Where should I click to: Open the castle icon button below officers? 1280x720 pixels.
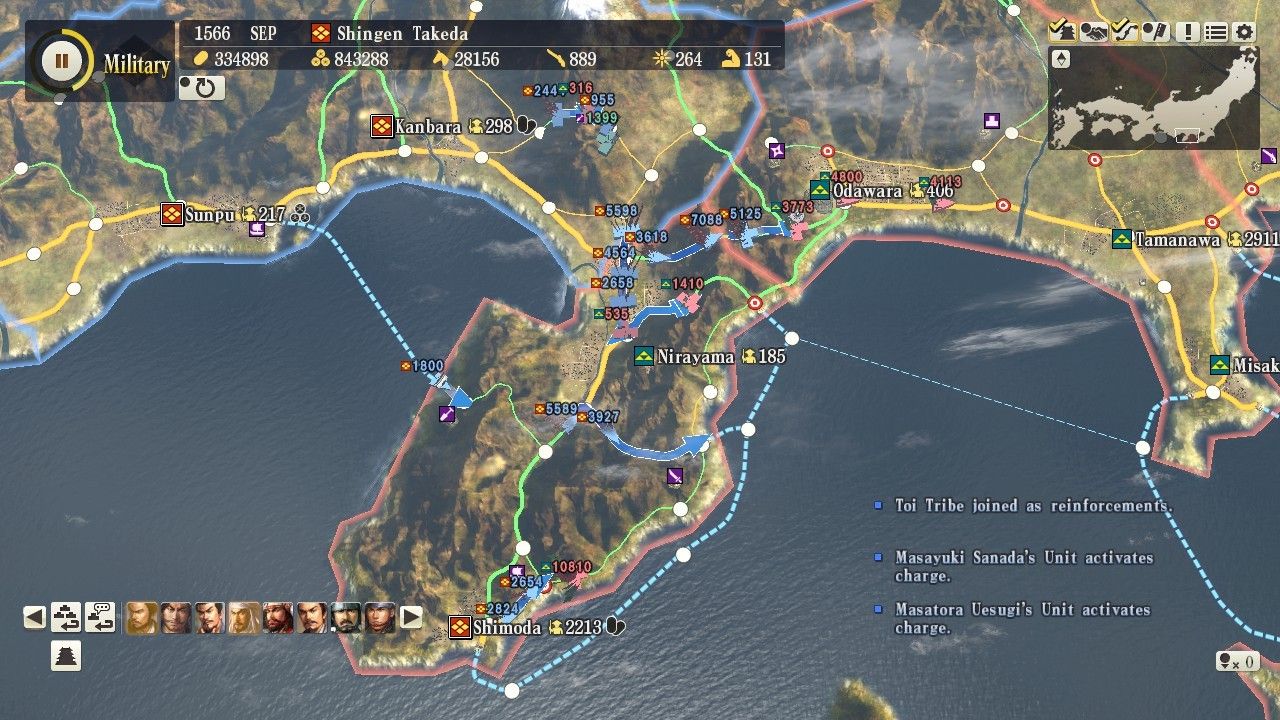[66, 656]
